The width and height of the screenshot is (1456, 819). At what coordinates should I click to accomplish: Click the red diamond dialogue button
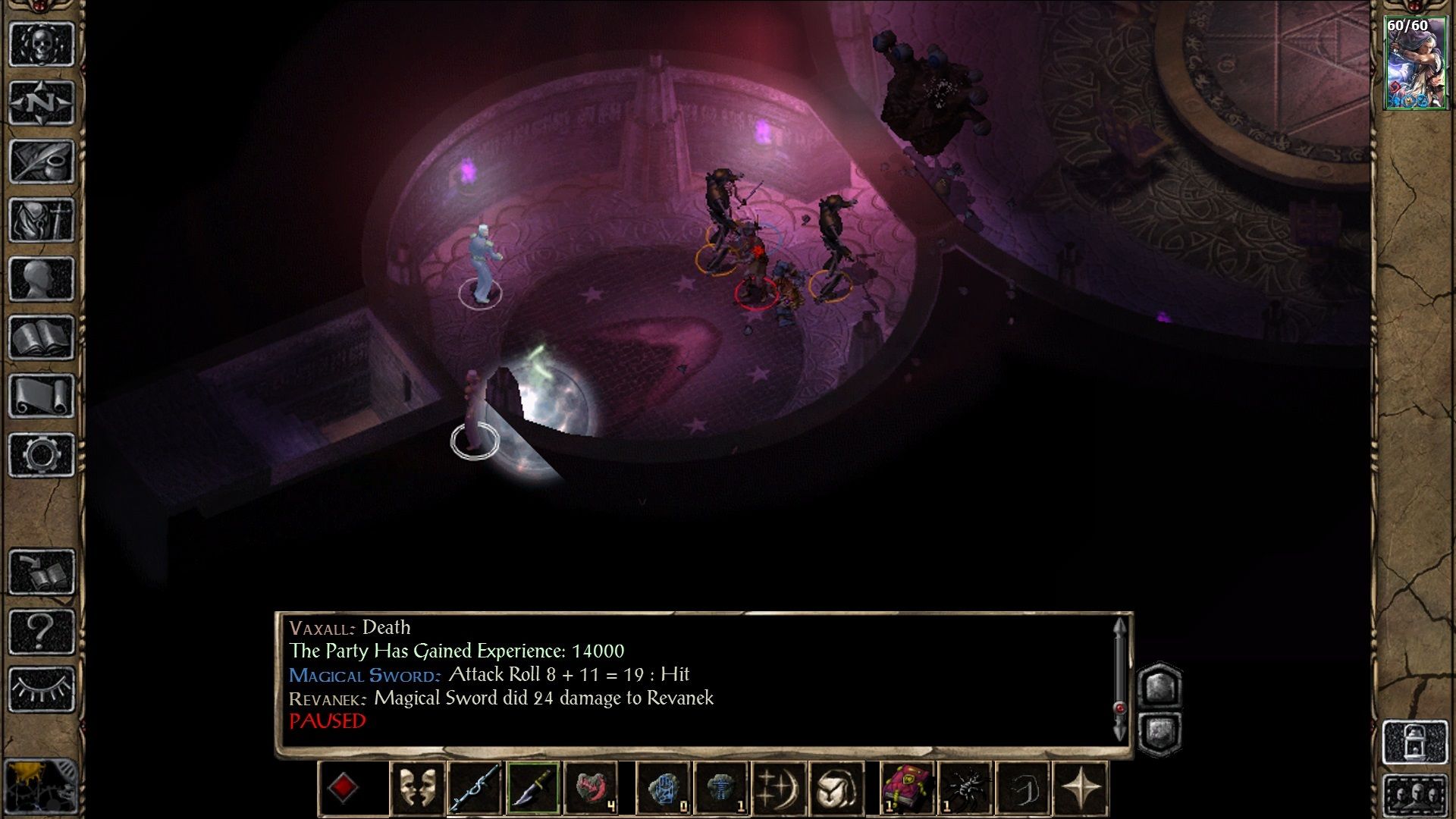coord(343,789)
